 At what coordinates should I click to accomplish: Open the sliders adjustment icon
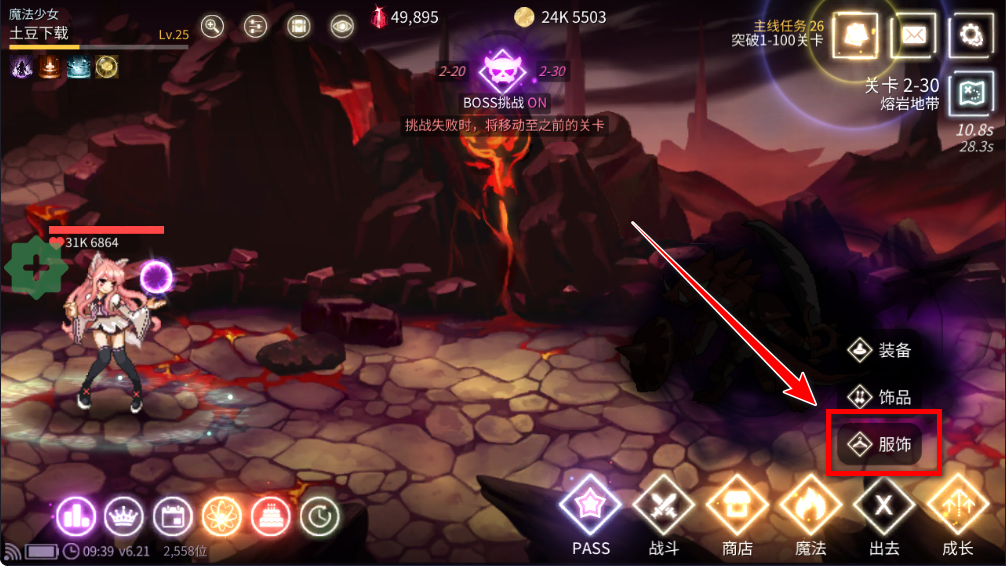tap(254, 26)
